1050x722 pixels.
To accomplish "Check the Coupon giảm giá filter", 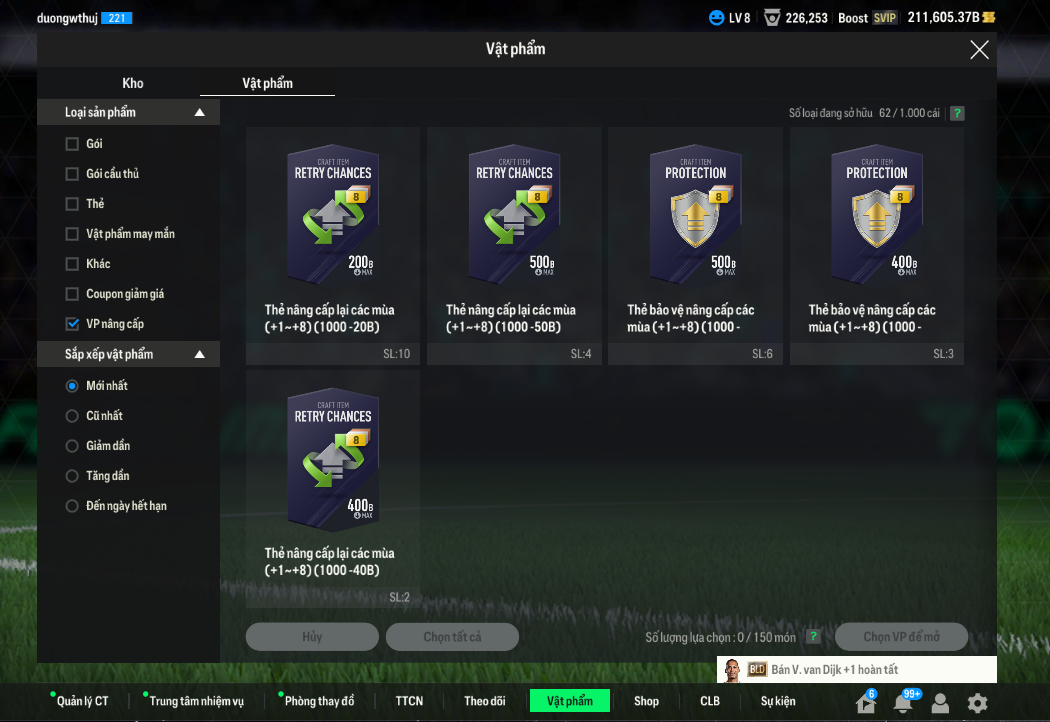I will coord(72,294).
